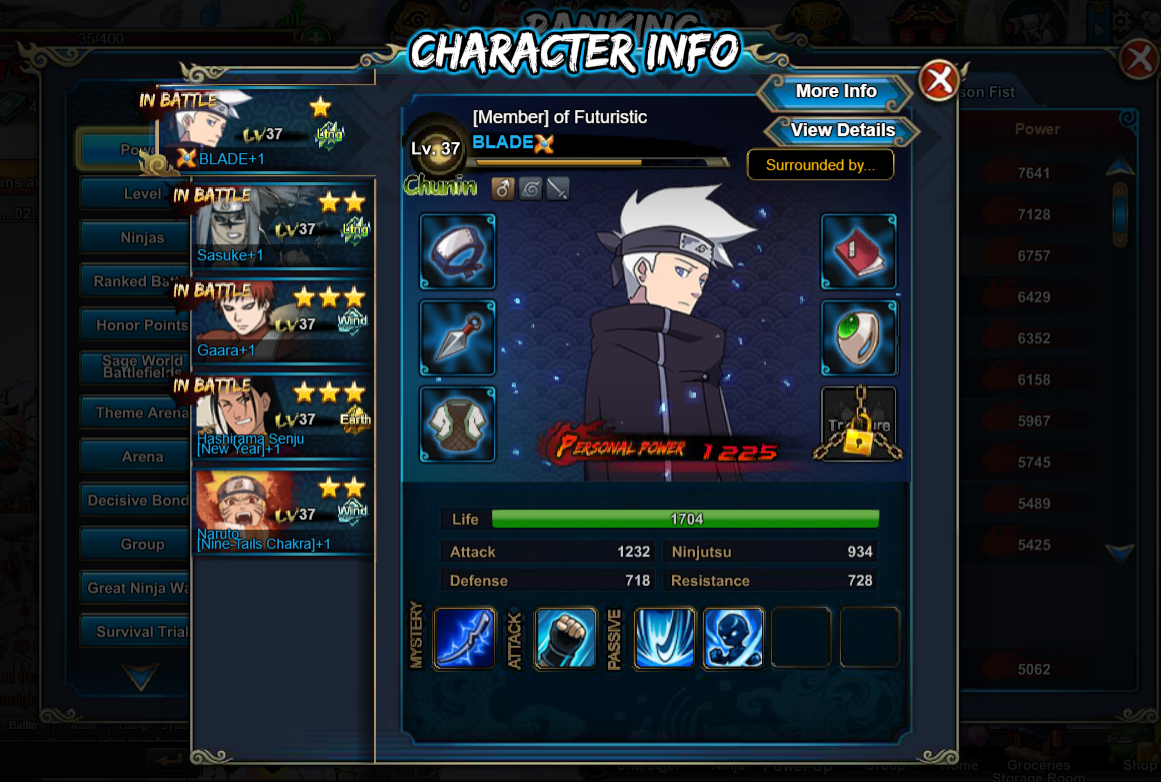Image resolution: width=1161 pixels, height=782 pixels.
Task: Inspect the red book equipment slot
Action: [859, 252]
